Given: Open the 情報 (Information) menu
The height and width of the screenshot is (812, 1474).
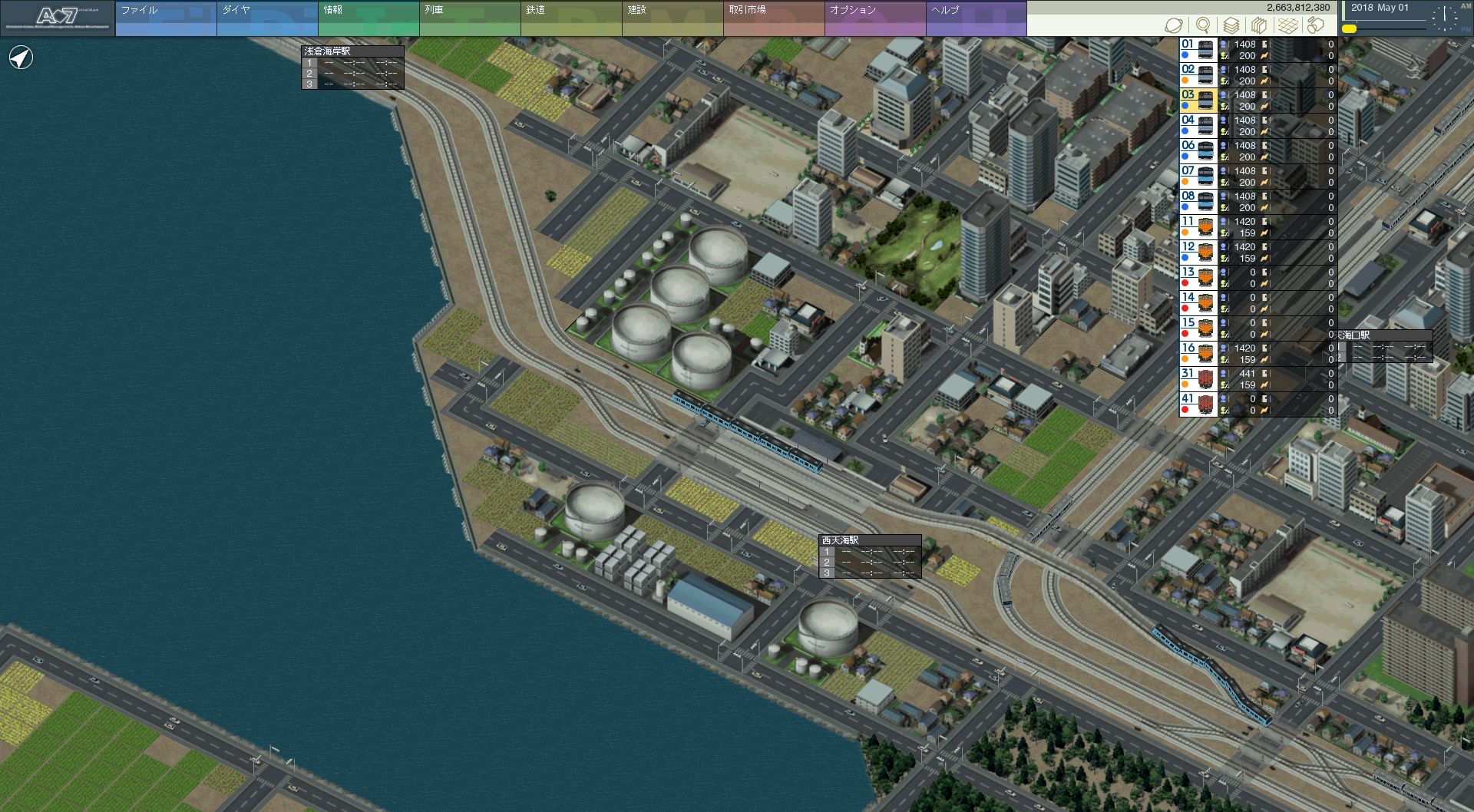Looking at the screenshot, I should click(x=368, y=18).
